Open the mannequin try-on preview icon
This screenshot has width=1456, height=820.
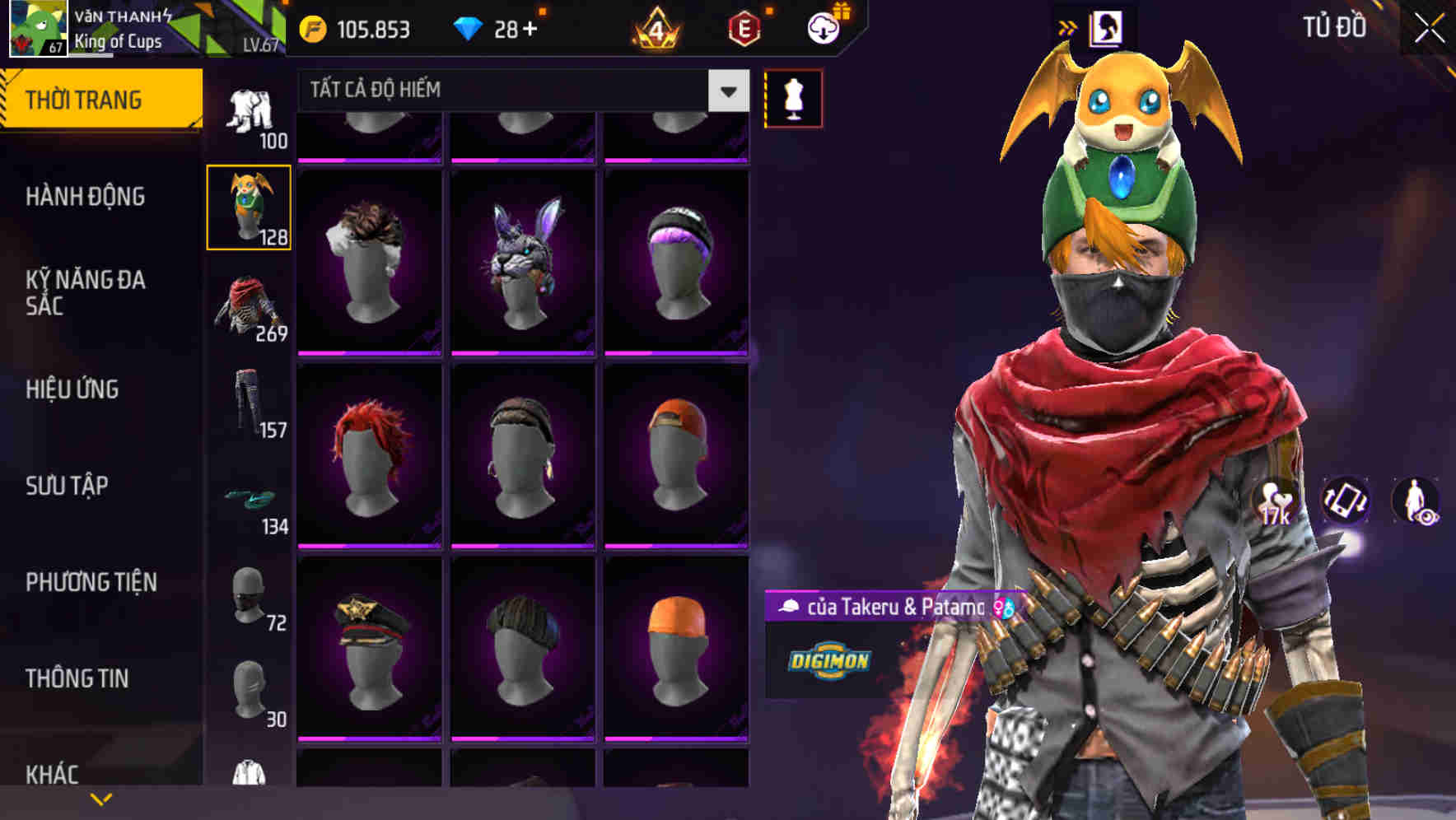click(793, 96)
